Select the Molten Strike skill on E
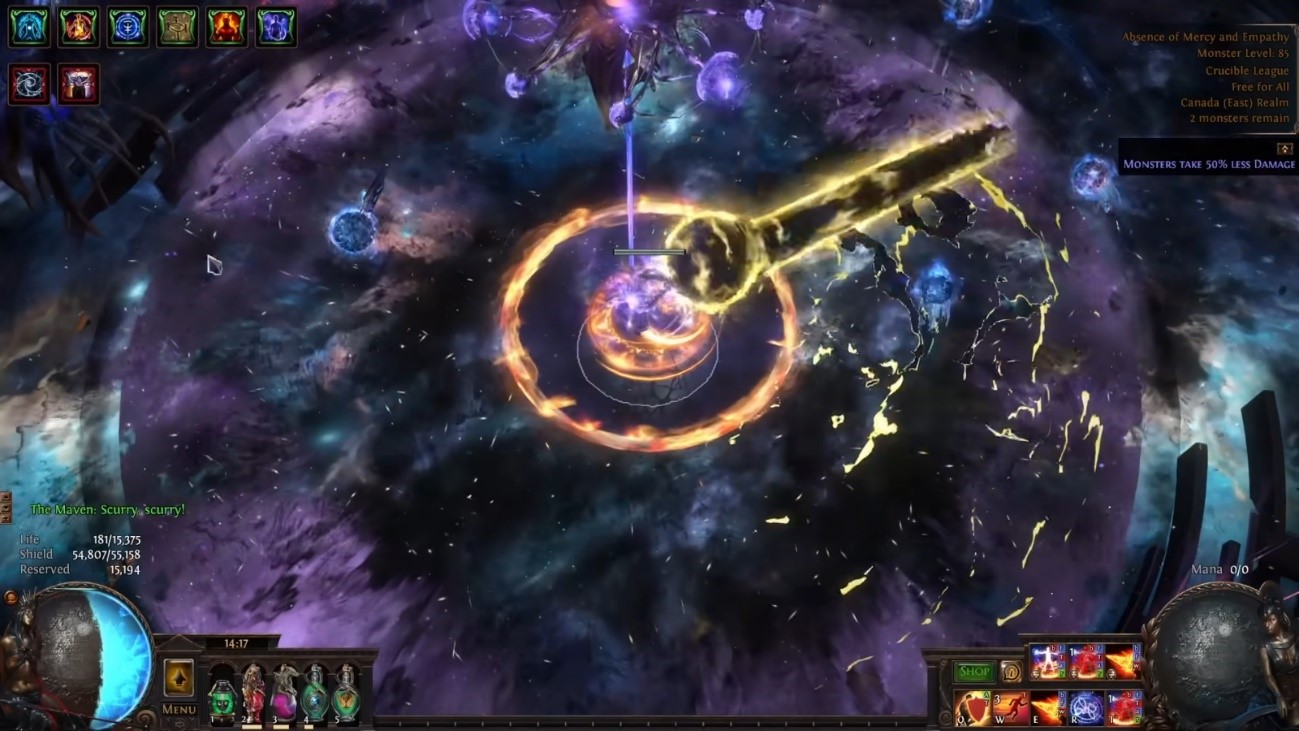1299x731 pixels. pyautogui.click(x=1047, y=707)
